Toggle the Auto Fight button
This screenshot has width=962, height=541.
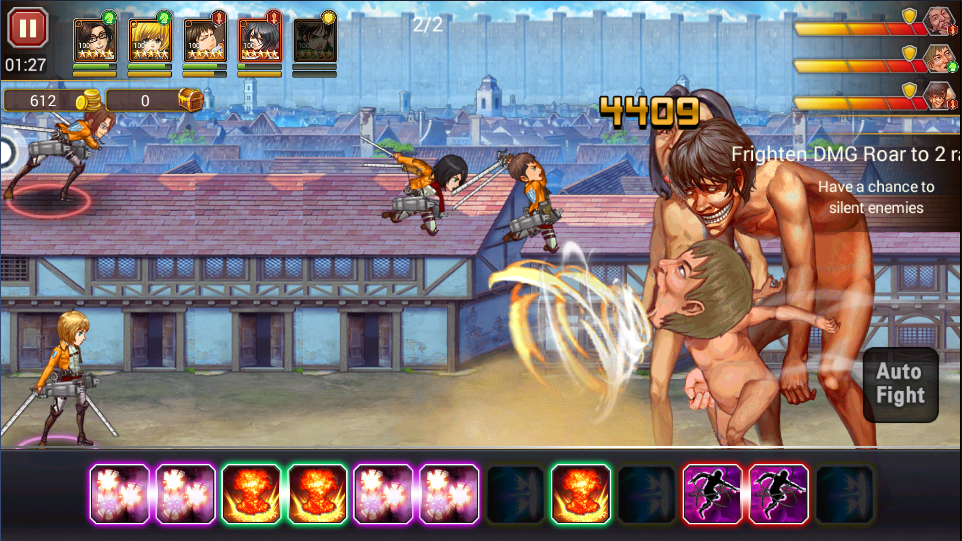click(900, 383)
